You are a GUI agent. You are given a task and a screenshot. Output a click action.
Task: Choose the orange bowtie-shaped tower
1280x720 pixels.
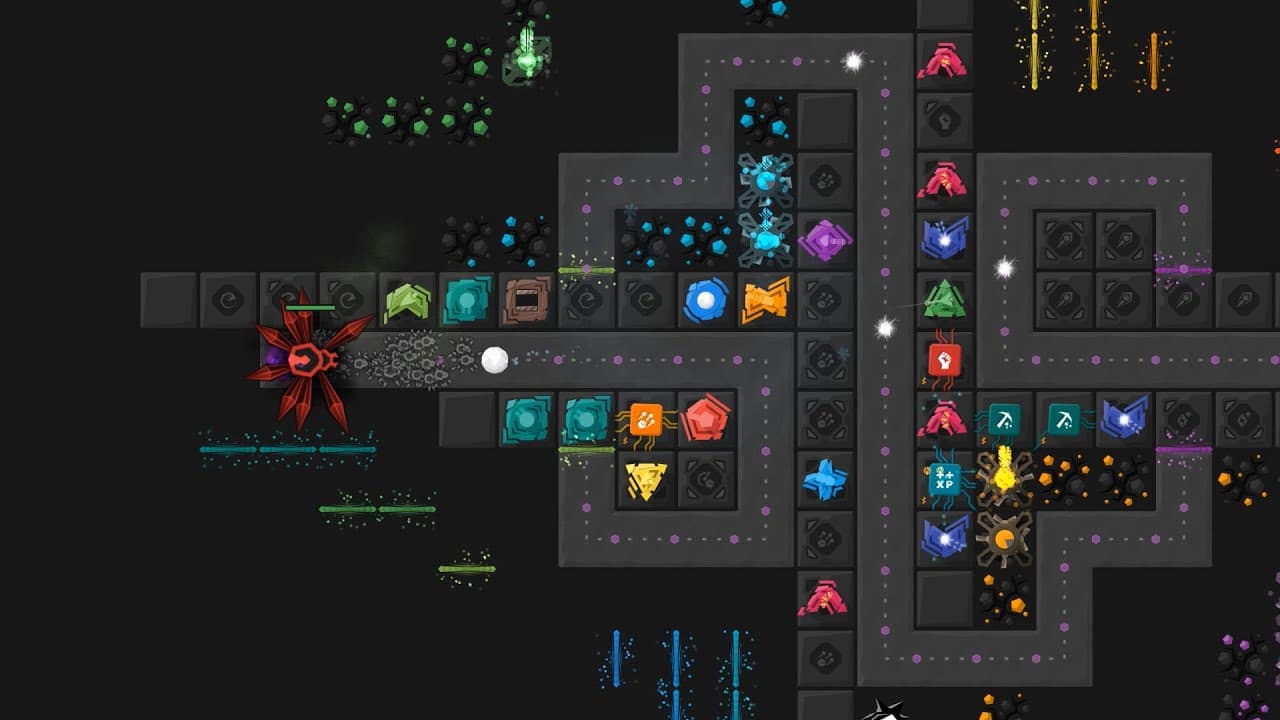[766, 300]
